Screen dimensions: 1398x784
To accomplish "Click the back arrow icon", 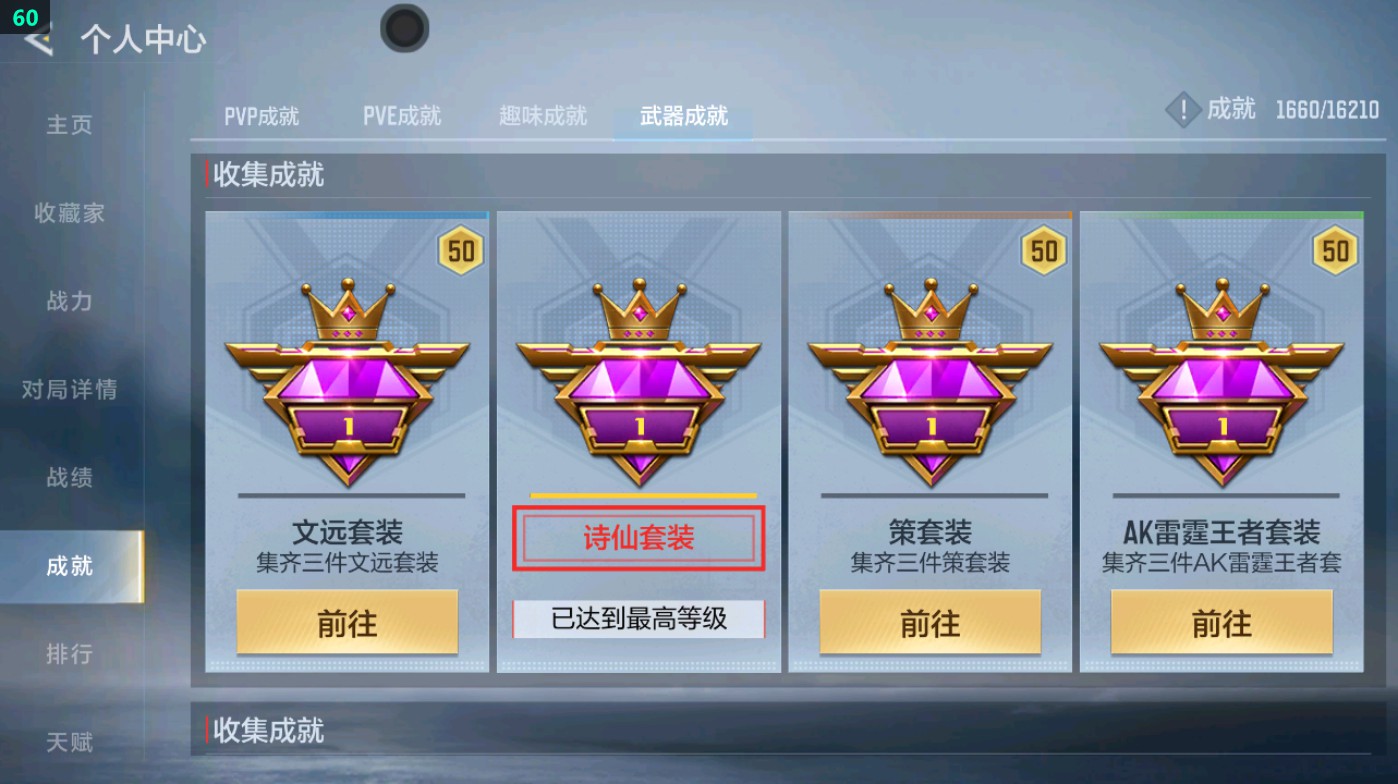I will [x=37, y=42].
